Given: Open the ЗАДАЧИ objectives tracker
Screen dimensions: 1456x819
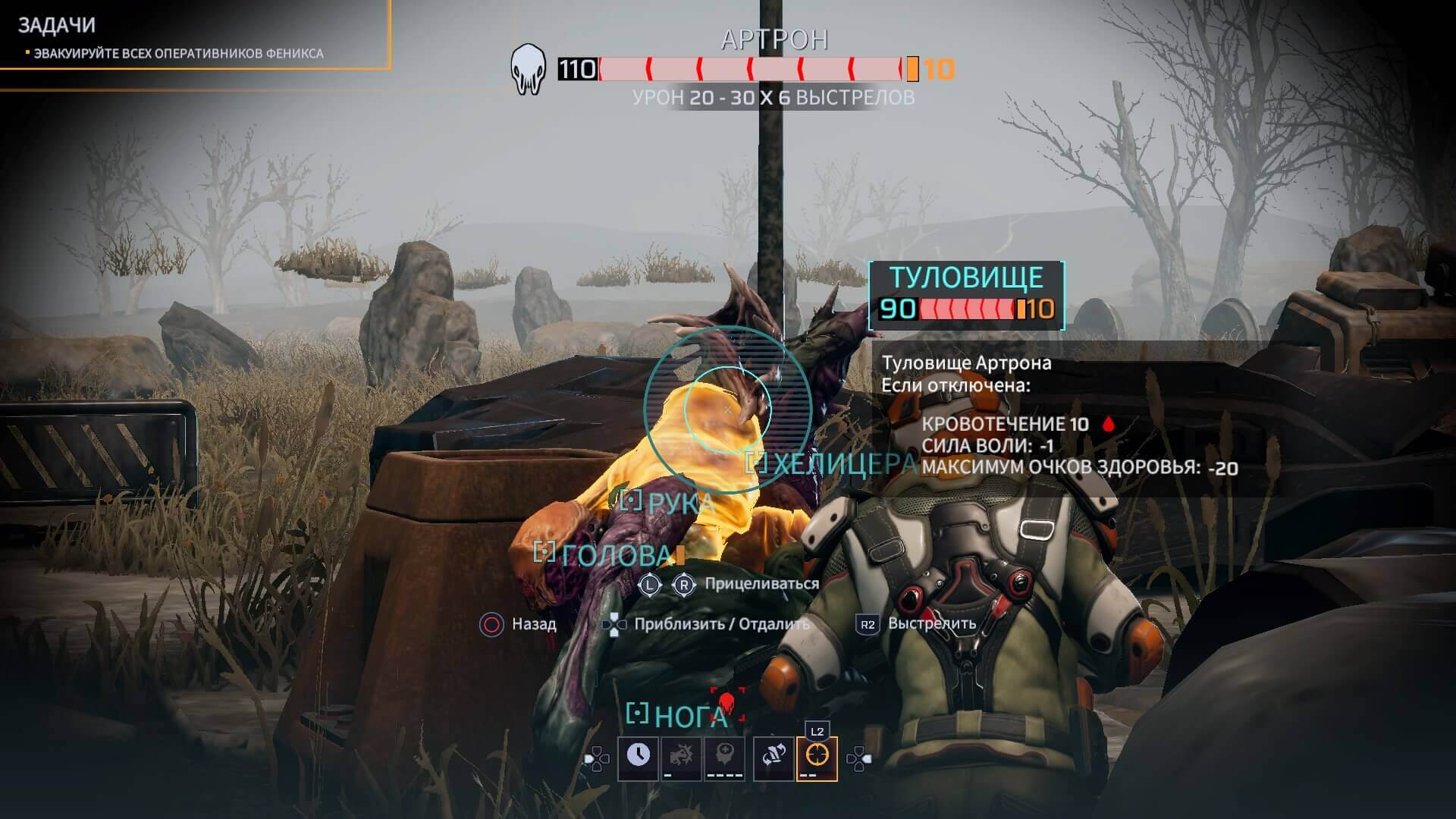Looking at the screenshot, I should (57, 26).
